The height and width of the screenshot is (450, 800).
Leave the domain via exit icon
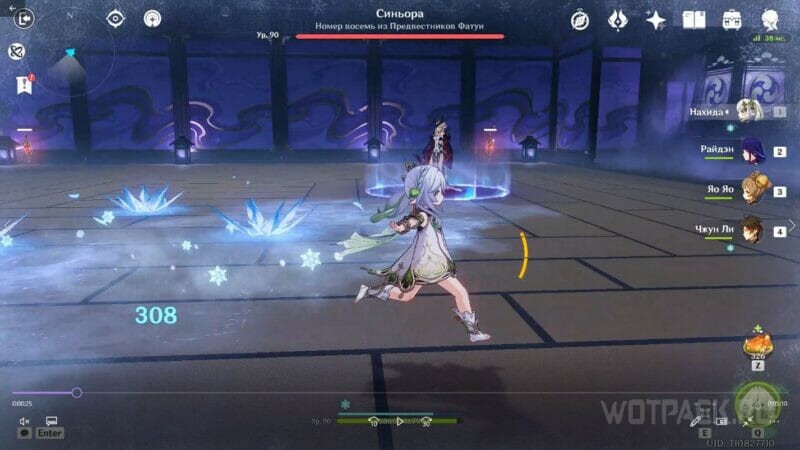(x=23, y=18)
